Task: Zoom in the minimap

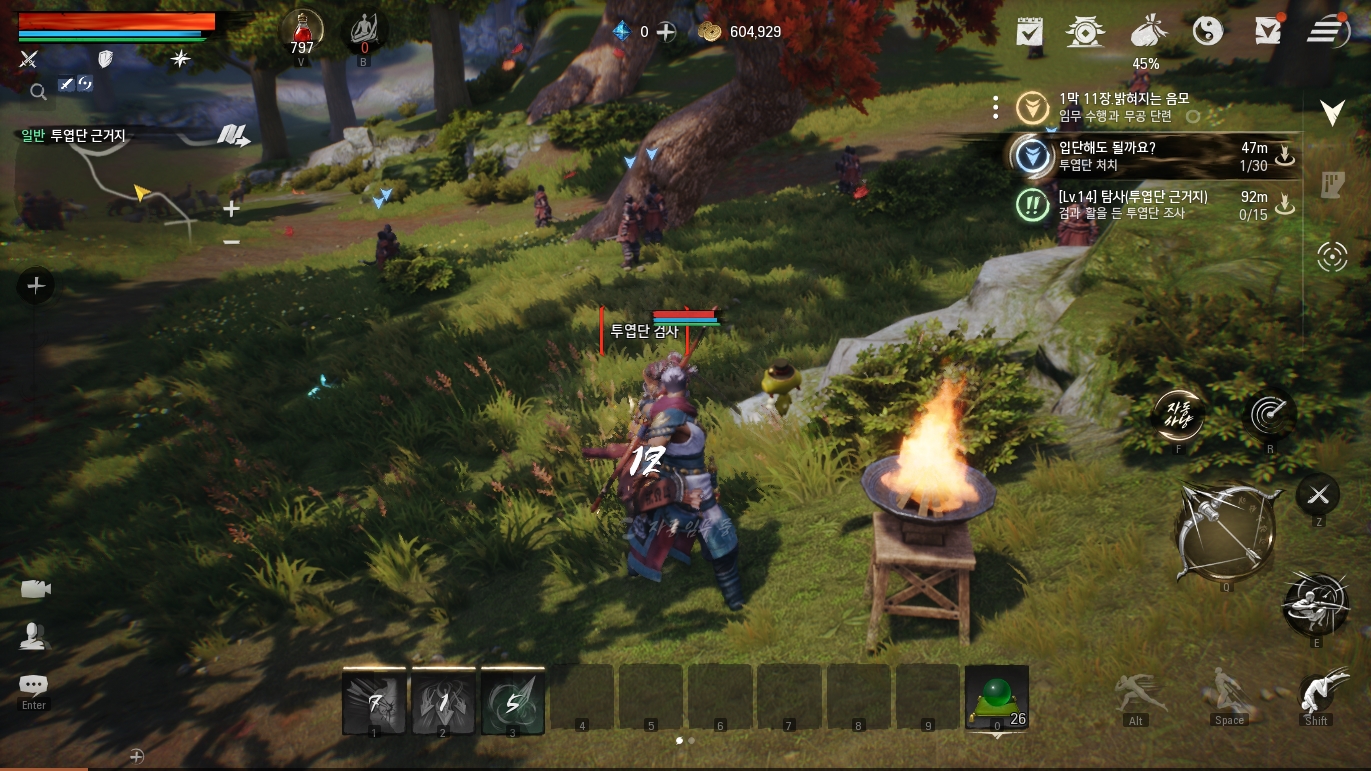Action: [231, 209]
